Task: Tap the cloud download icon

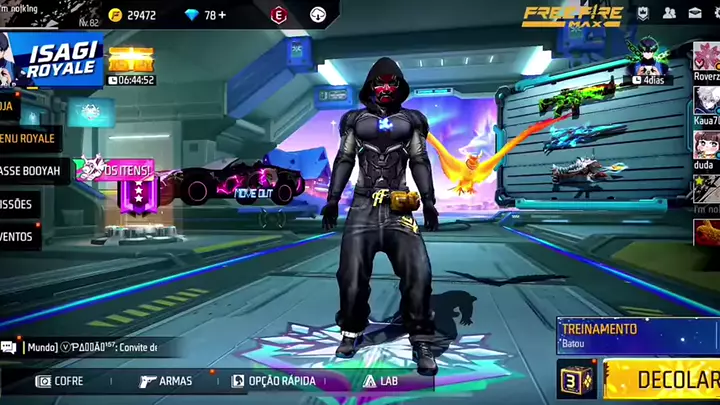Action: 318,15
